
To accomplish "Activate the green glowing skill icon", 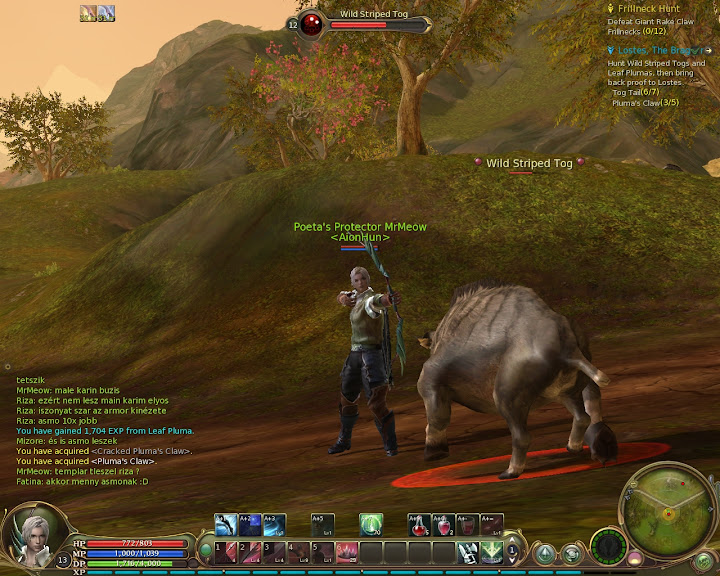I will pyautogui.click(x=372, y=524).
